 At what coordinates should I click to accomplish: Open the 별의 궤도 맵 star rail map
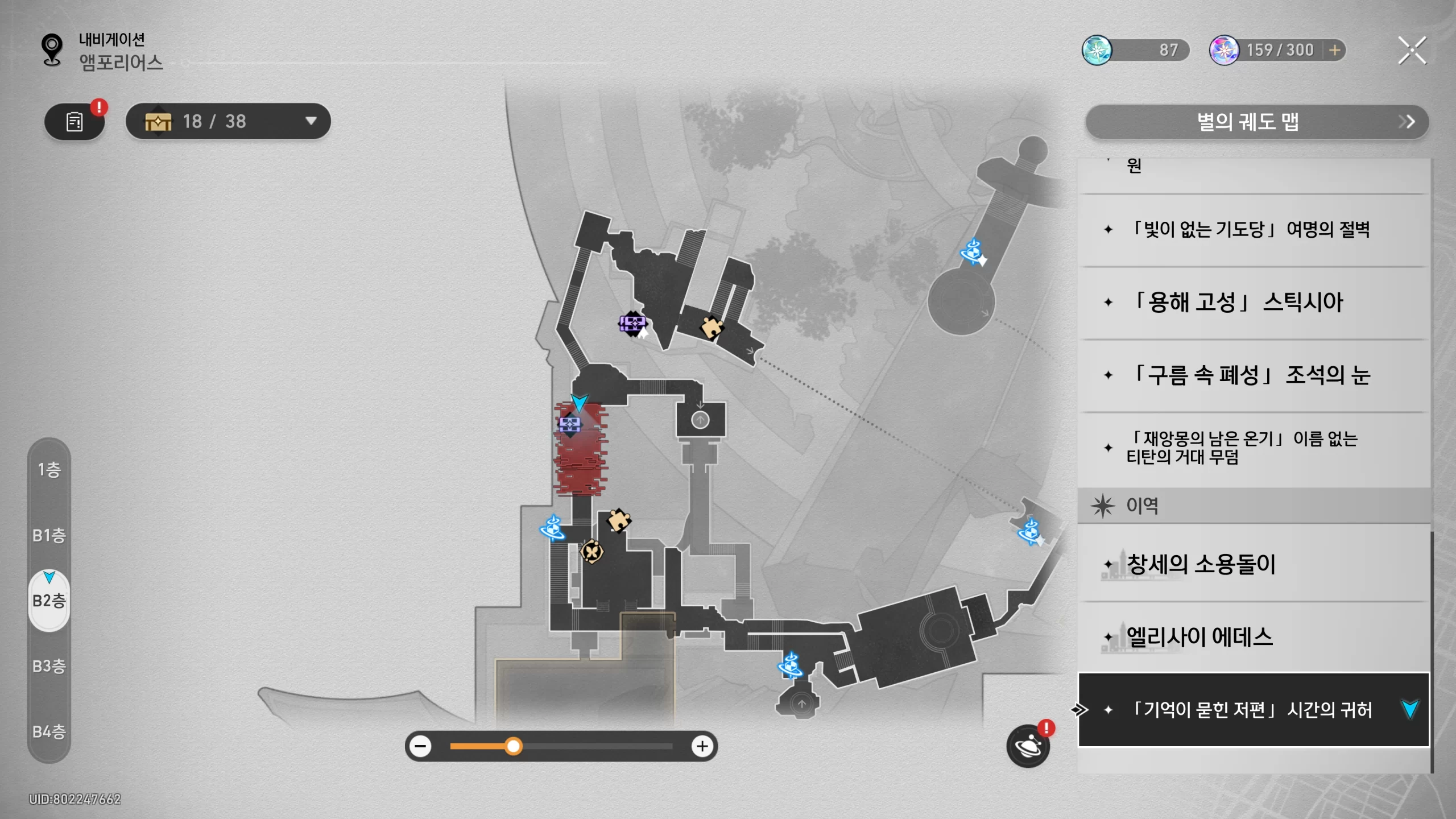[1257, 122]
